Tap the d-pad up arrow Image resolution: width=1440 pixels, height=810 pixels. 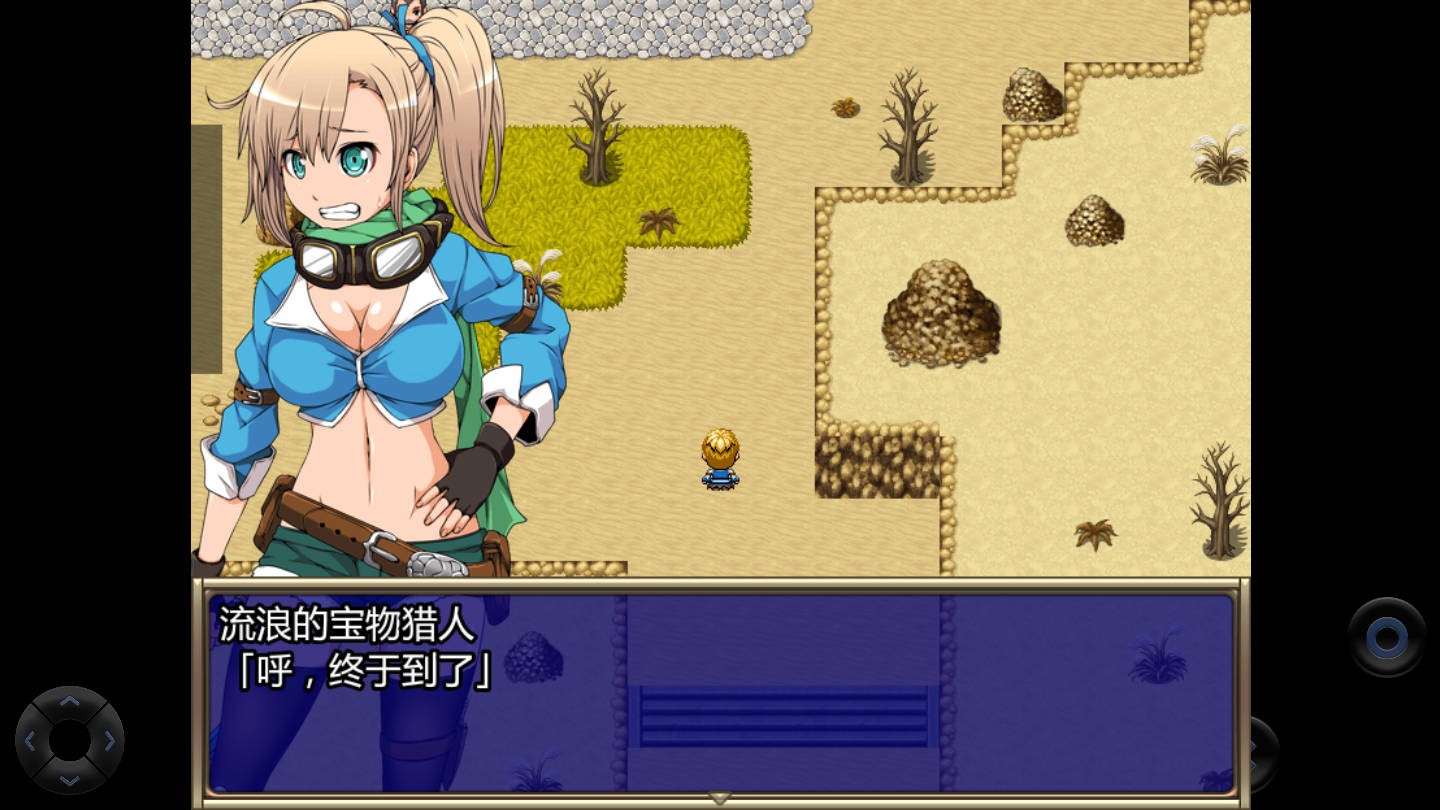click(x=69, y=702)
